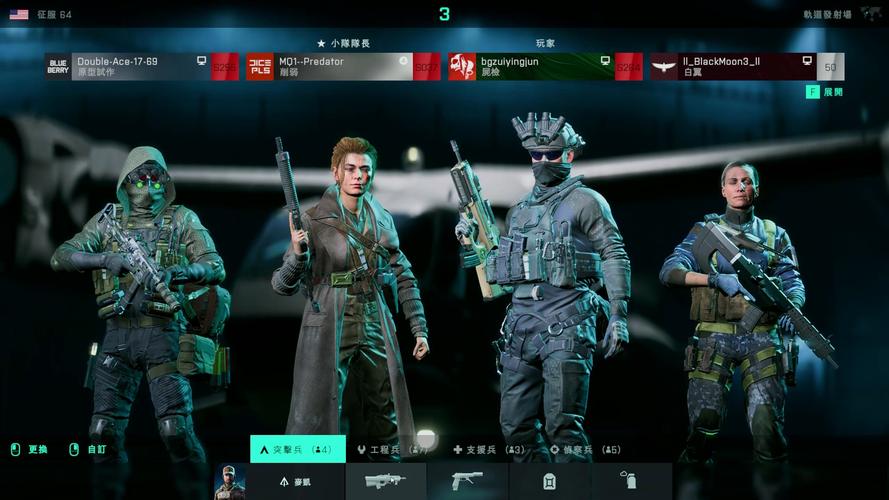Select the gadget canister loadout slot
This screenshot has height=500, width=889.
[549, 482]
